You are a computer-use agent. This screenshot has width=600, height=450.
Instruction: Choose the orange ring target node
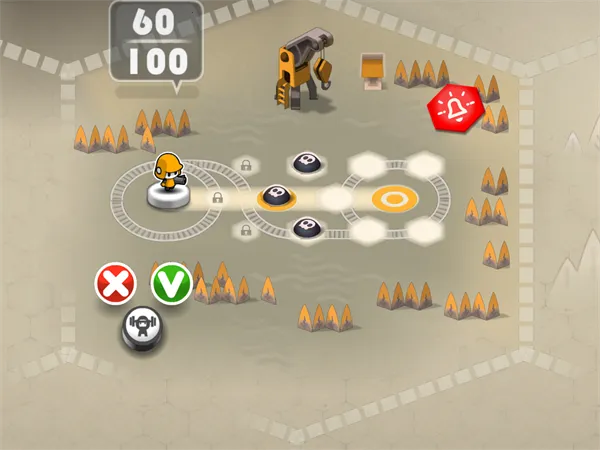[x=395, y=198]
